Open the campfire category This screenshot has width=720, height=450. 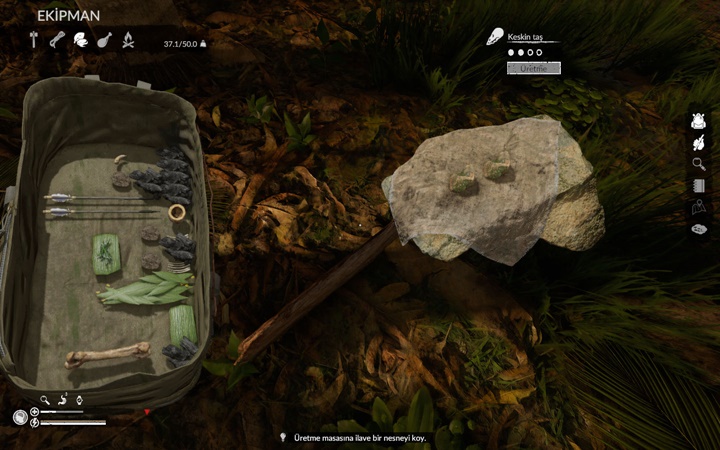128,40
